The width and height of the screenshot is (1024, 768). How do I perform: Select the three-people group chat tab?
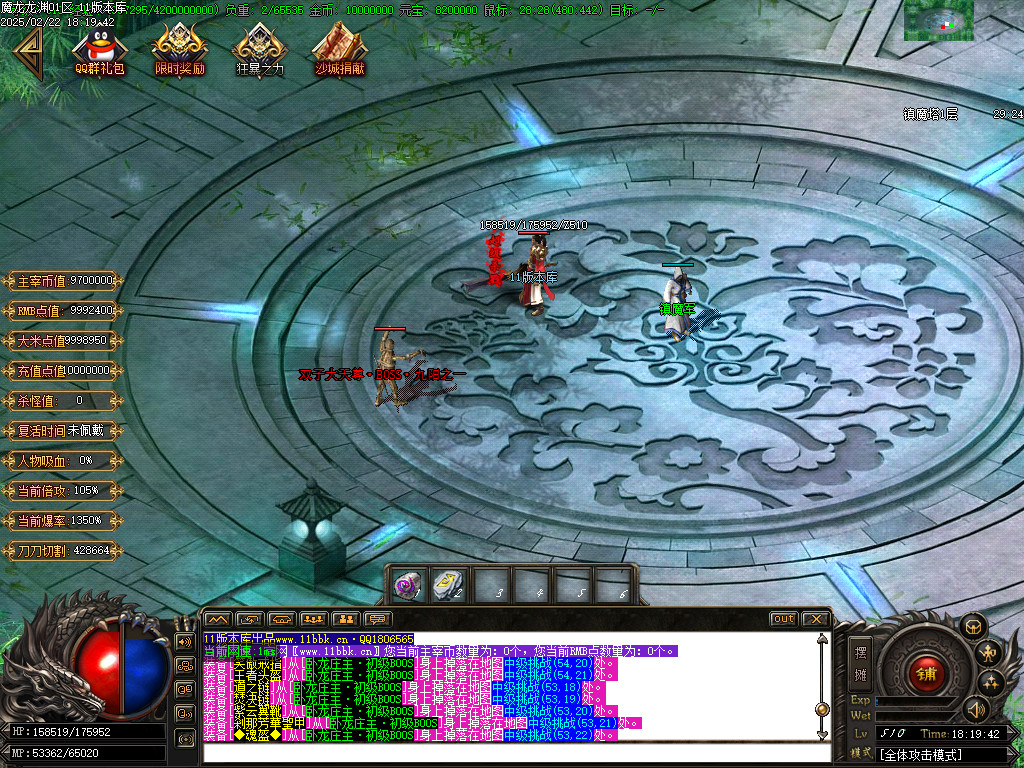314,619
